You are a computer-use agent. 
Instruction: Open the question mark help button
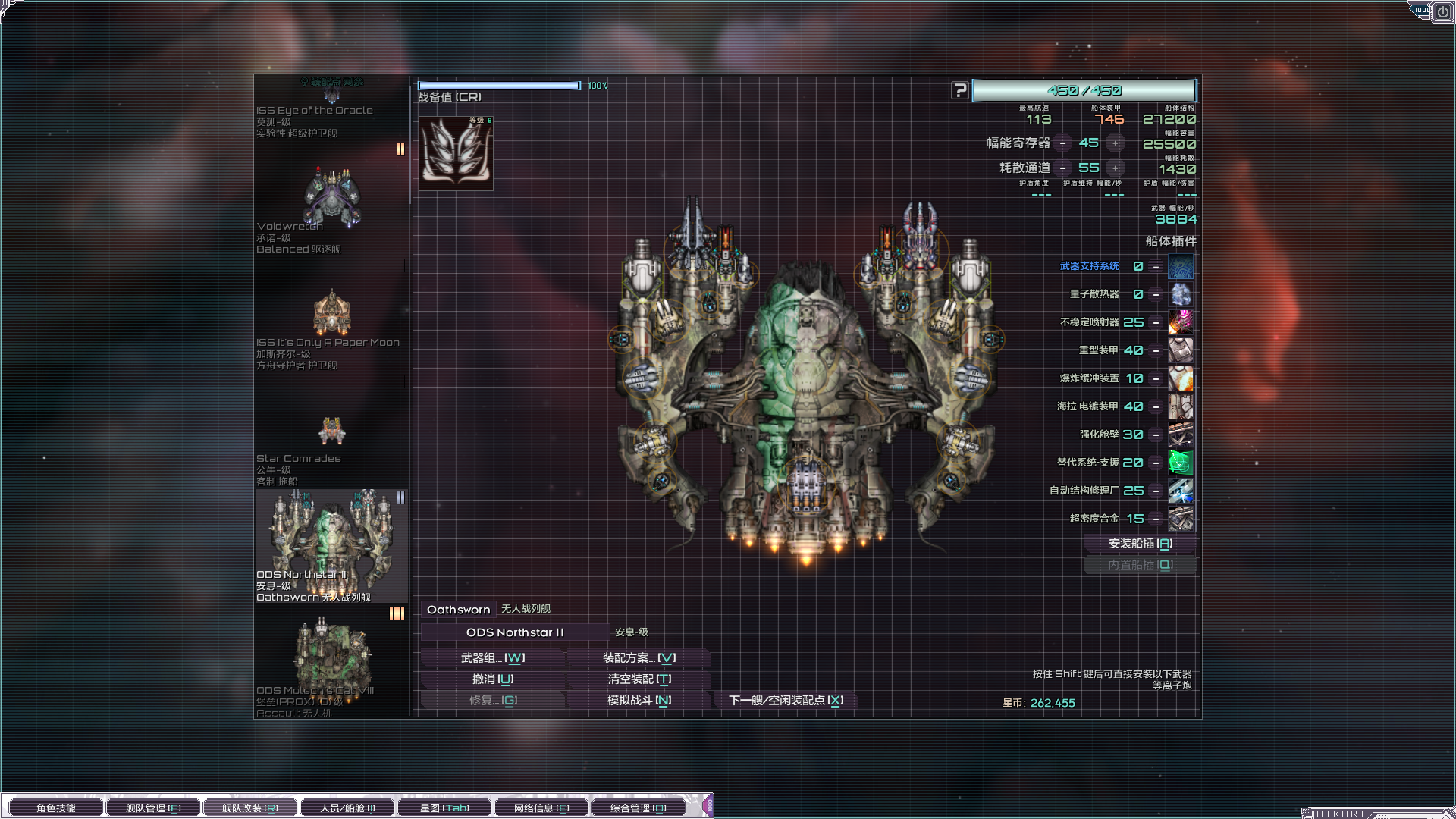pos(959,90)
